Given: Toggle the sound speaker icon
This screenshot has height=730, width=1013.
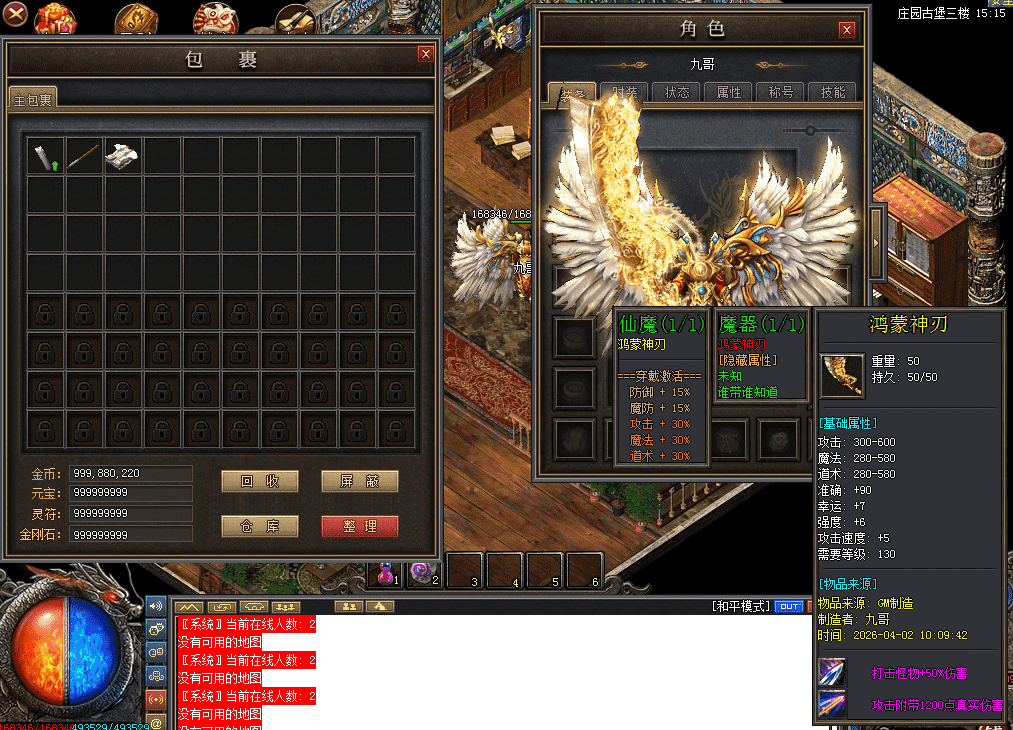Looking at the screenshot, I should click(x=155, y=606).
